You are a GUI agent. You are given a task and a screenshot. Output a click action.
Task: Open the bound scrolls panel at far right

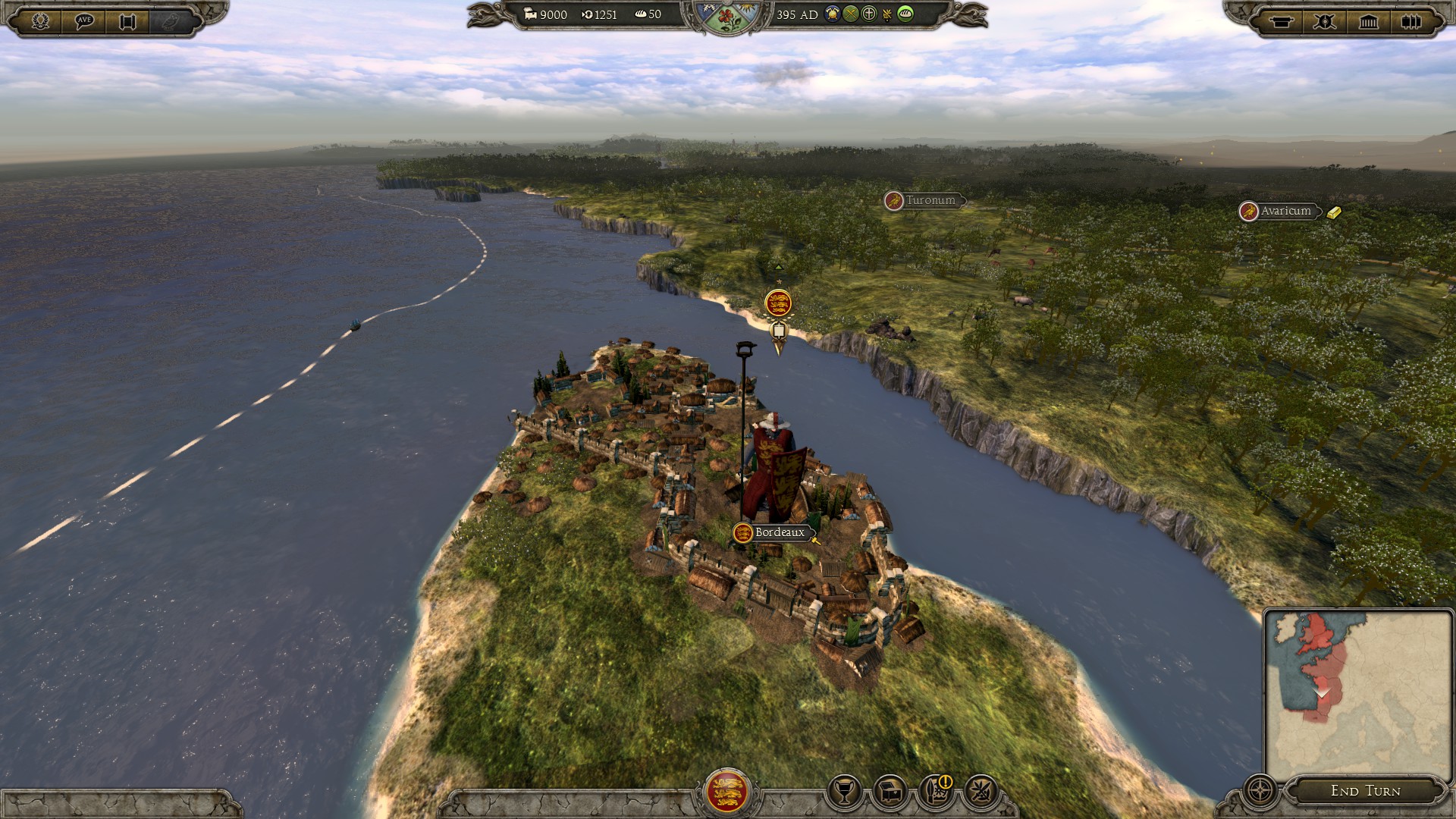tap(1411, 21)
